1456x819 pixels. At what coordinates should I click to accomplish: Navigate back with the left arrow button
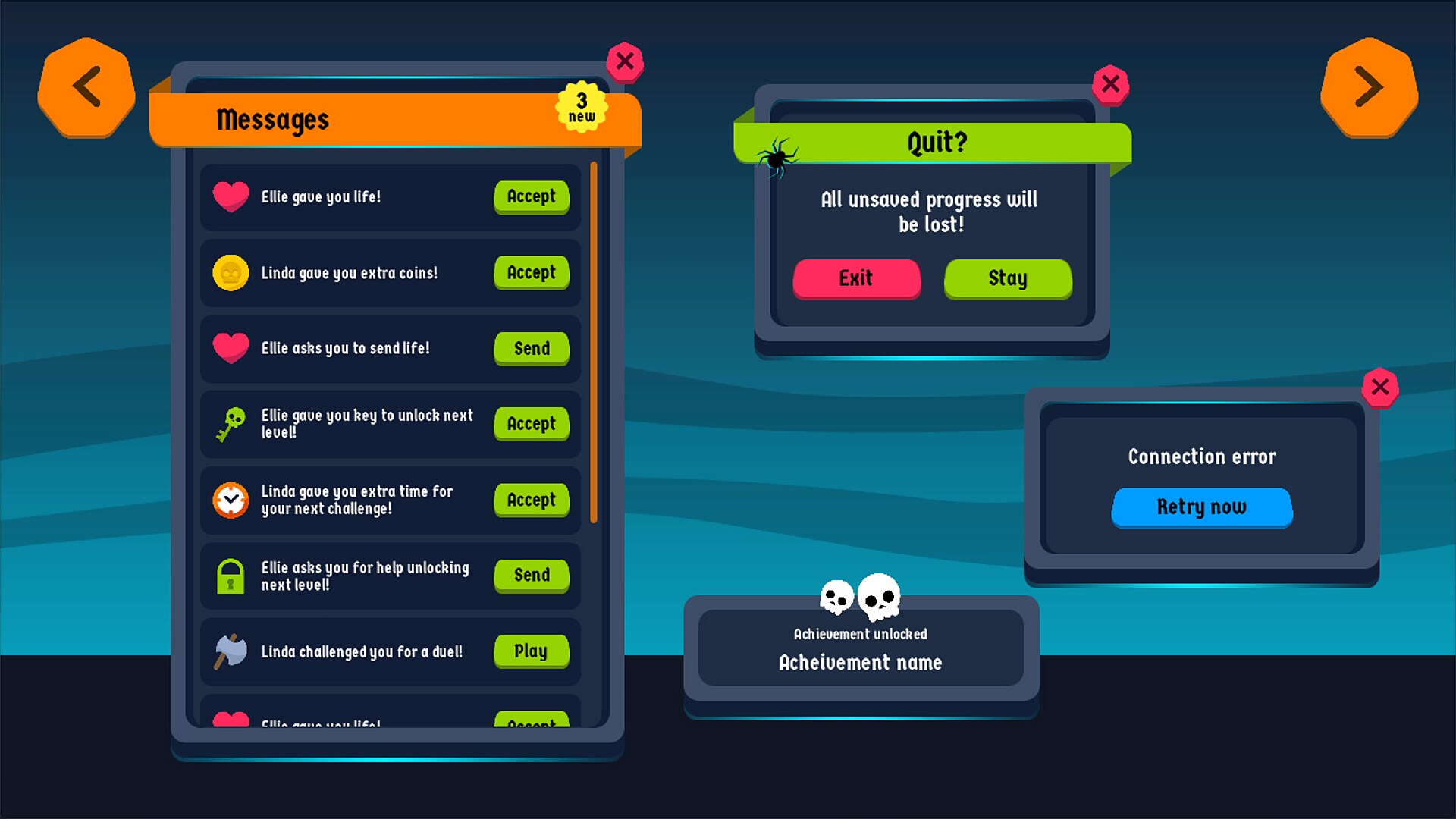pyautogui.click(x=86, y=86)
